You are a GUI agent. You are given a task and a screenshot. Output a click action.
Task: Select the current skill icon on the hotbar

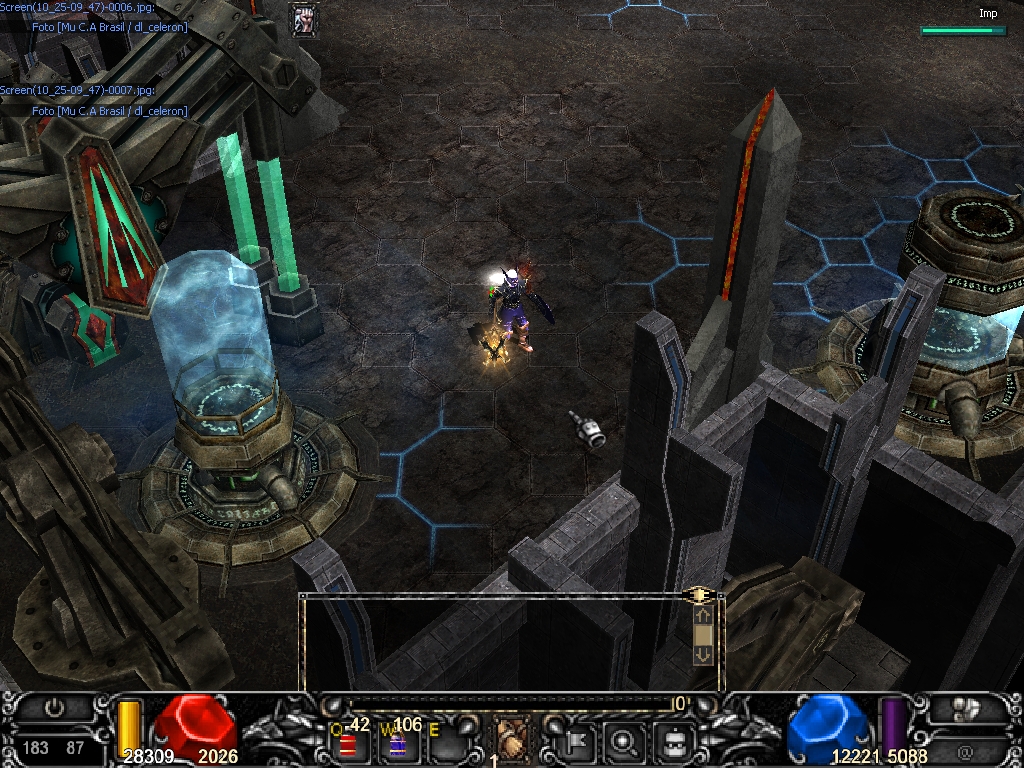[512, 741]
